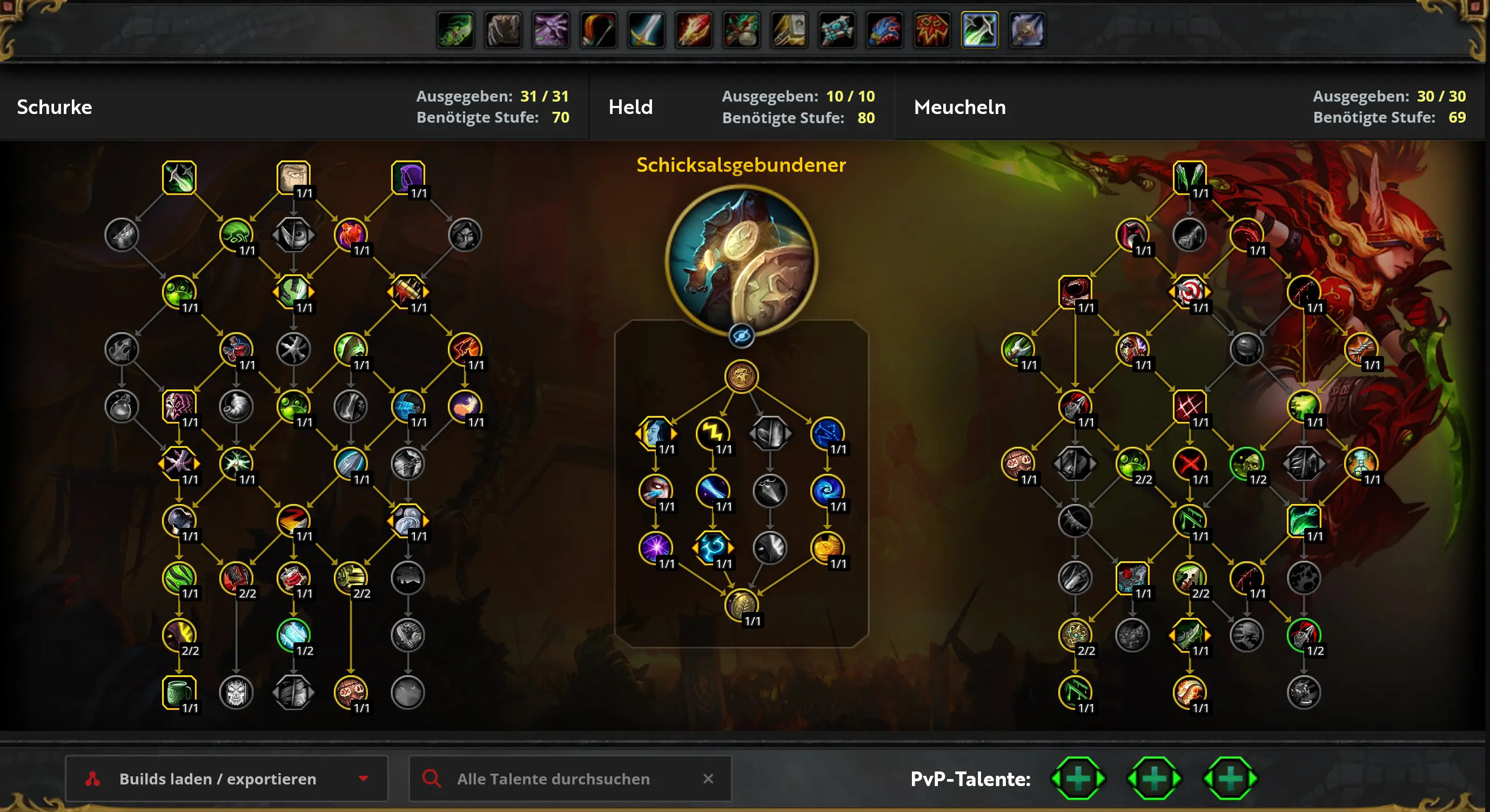Pick the bear claw class icon
This screenshot has height=812, width=1490.
click(x=503, y=30)
